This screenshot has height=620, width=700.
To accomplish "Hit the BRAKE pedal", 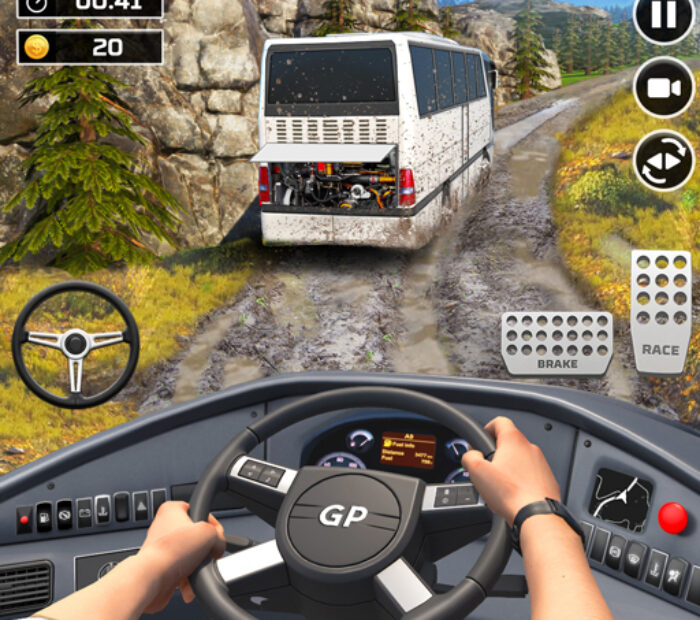I will point(557,343).
